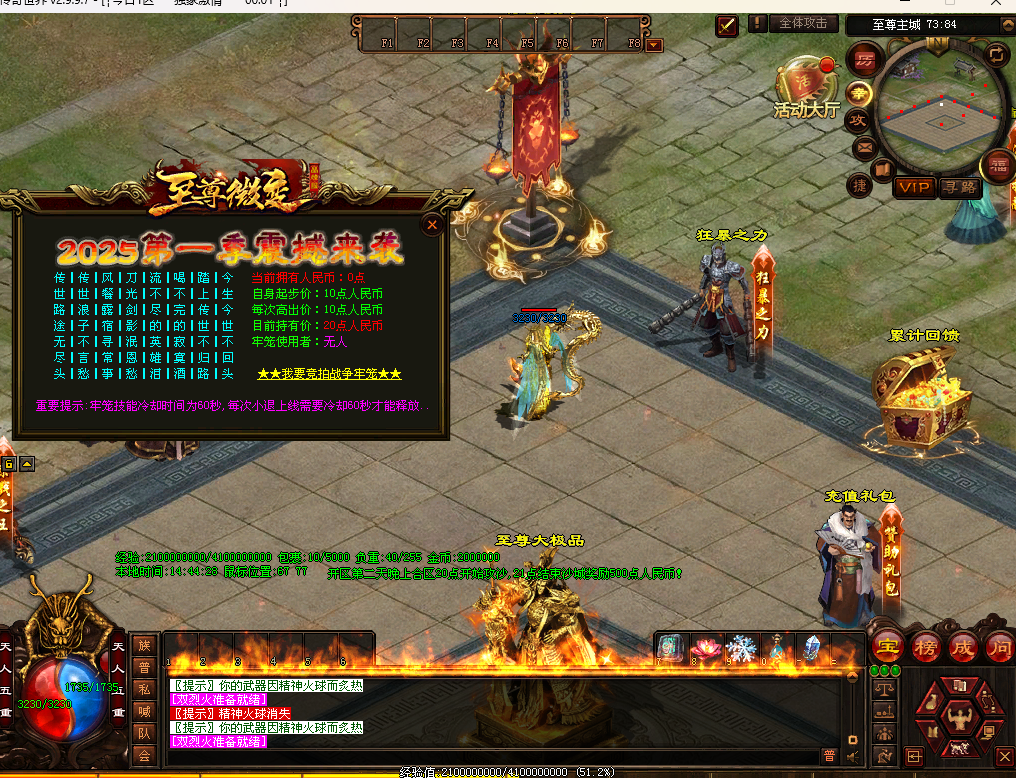Screen dimensions: 1016x778
Task: Select the 攻 round button
Action: (857, 120)
